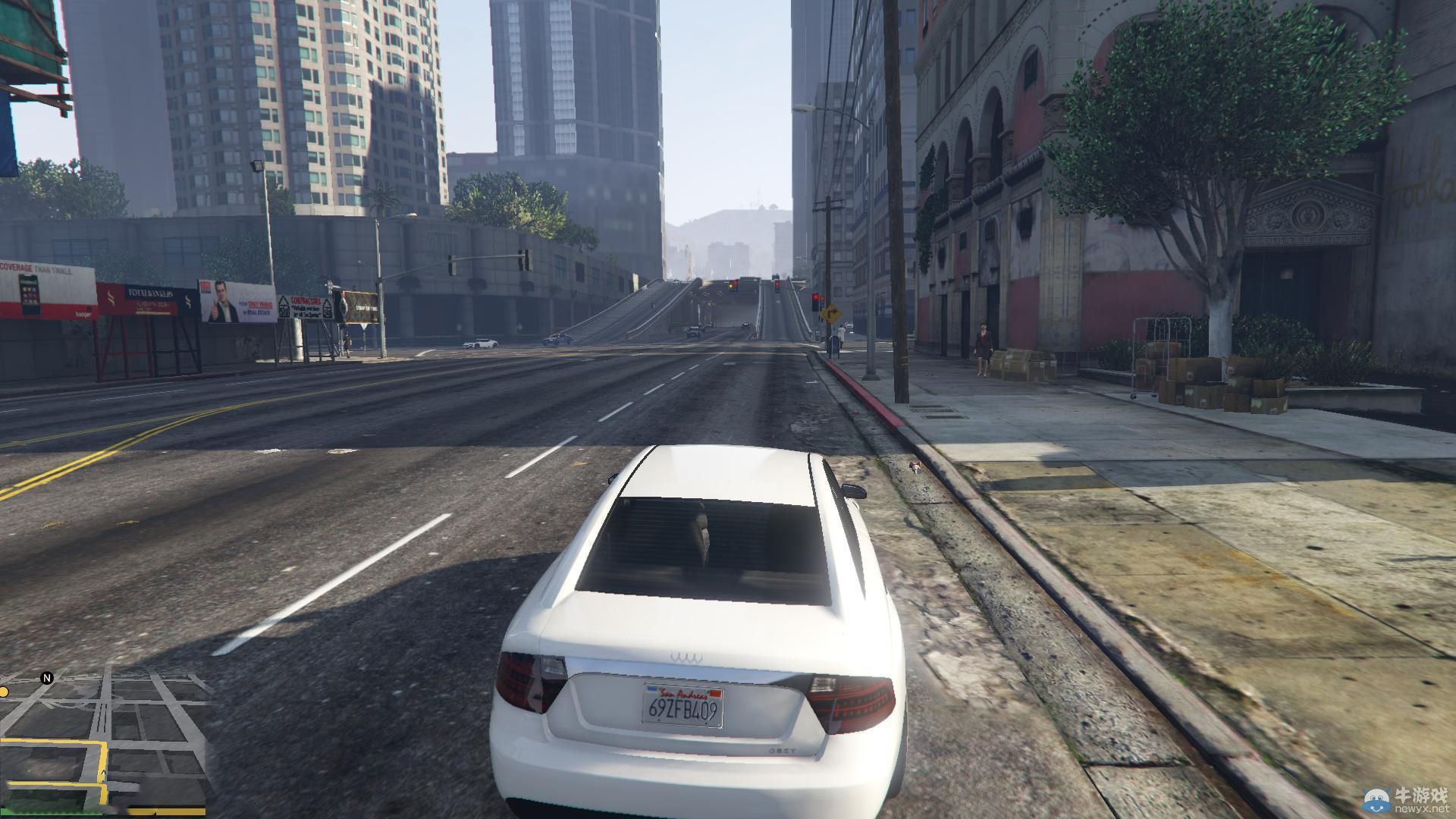Screen dimensions: 1456x819
Task: Select the Contractors sign with house icons
Action: tap(306, 306)
